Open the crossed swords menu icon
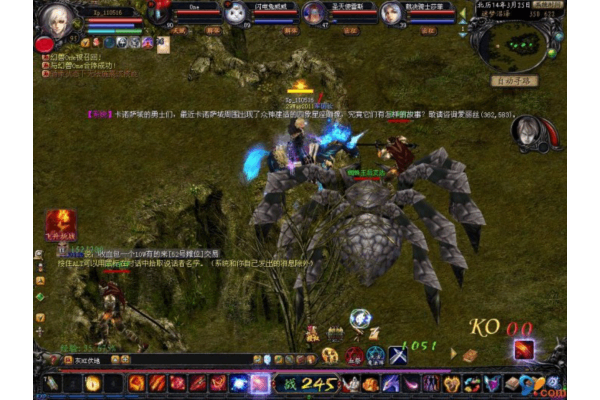This screenshot has height=400, width=600. (397, 354)
